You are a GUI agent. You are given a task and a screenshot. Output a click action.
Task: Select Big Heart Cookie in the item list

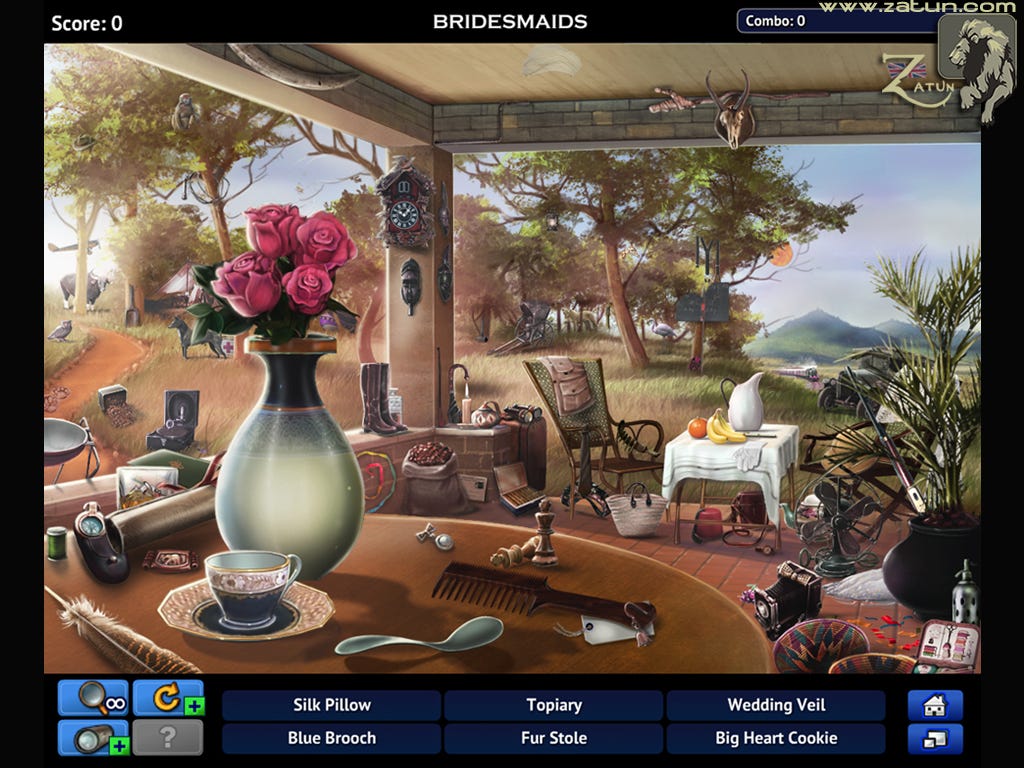[x=776, y=739]
